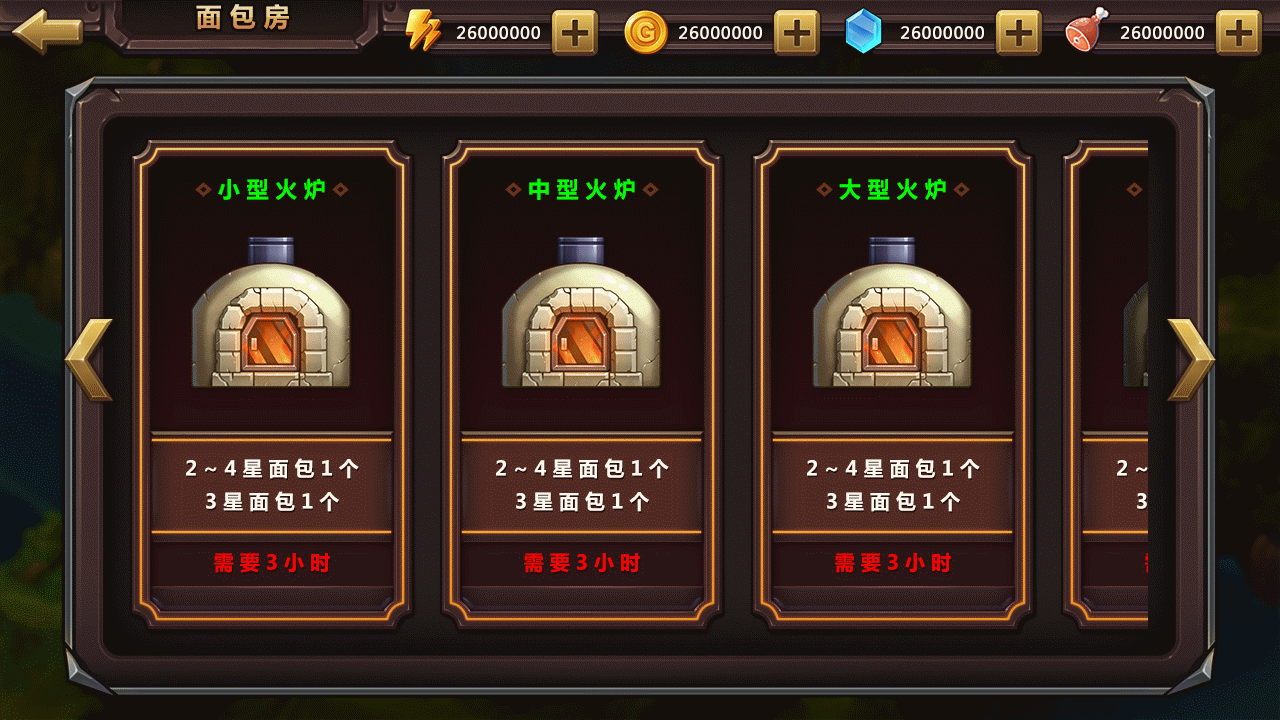Click the blue diamond currency icon
Image resolution: width=1280 pixels, height=720 pixels.
click(x=864, y=32)
